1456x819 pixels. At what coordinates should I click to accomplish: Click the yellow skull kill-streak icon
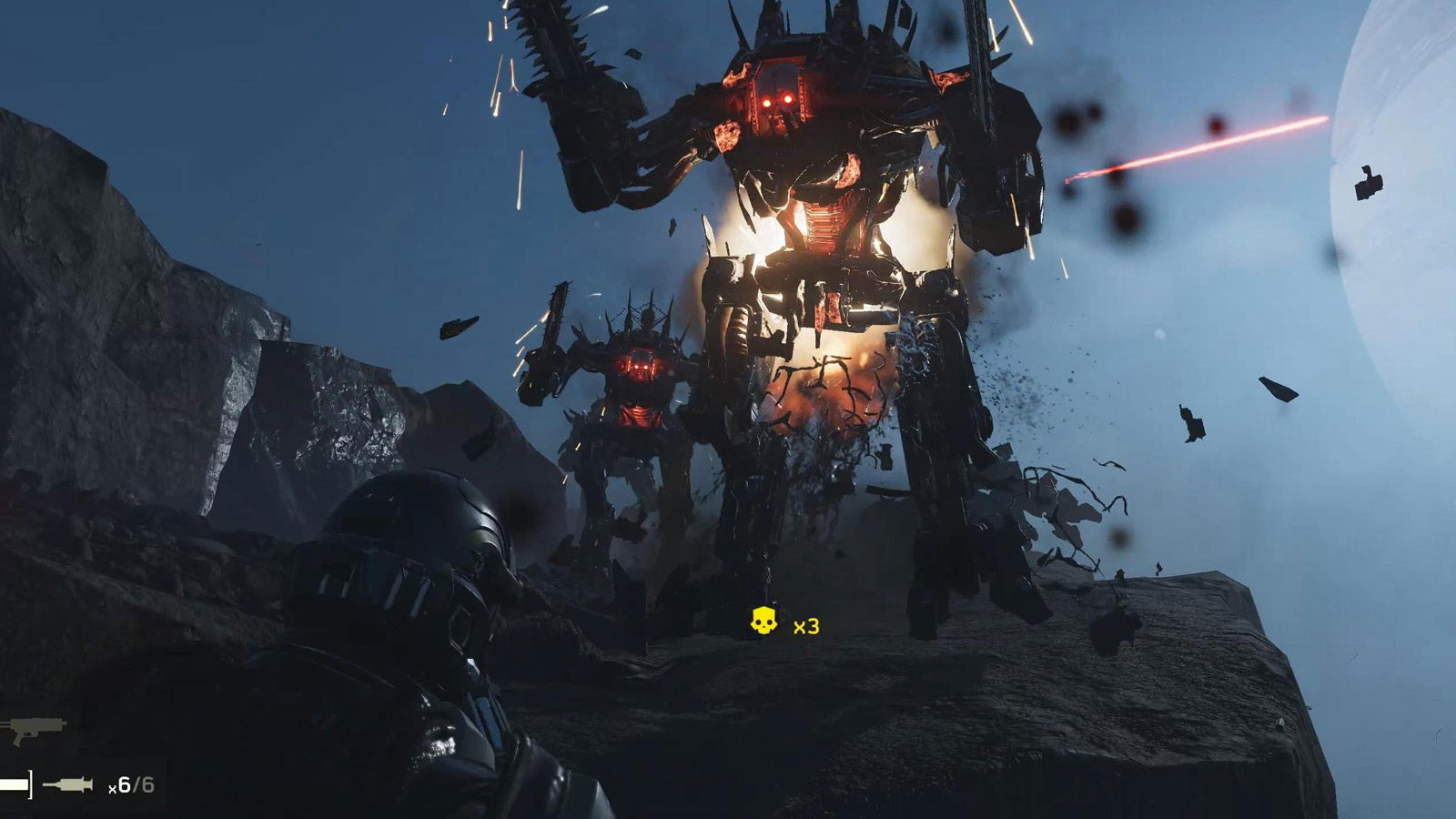(763, 622)
